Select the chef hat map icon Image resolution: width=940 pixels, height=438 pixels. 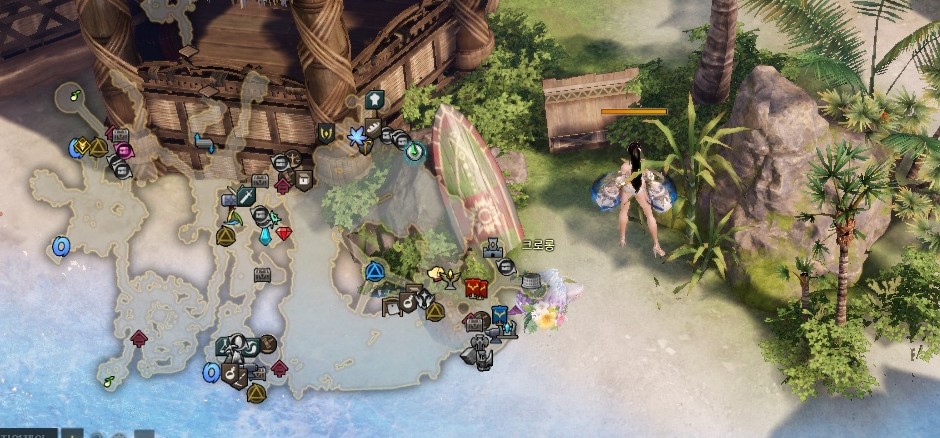tap(375, 100)
